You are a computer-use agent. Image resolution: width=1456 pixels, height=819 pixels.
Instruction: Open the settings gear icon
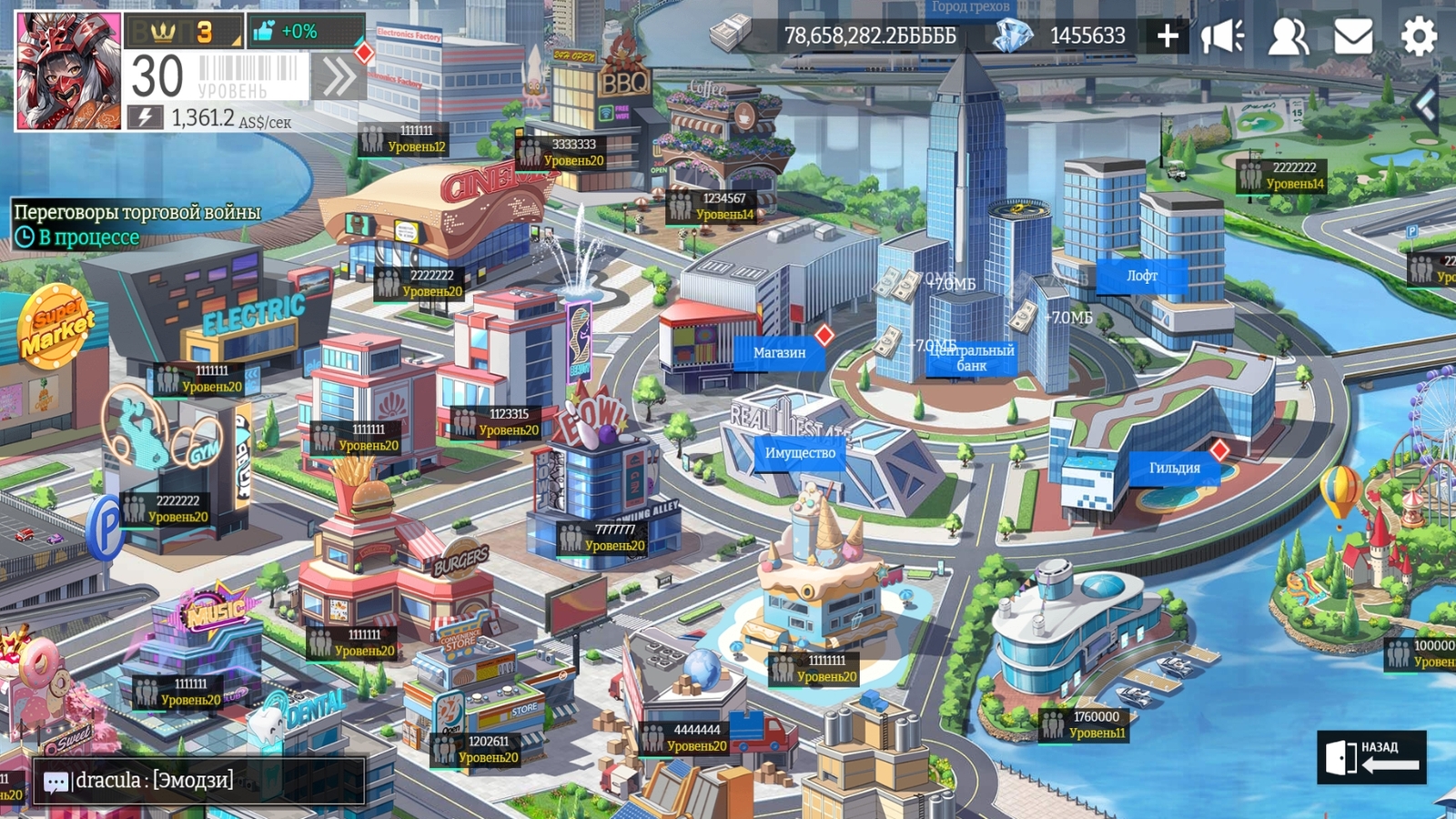pos(1418,37)
